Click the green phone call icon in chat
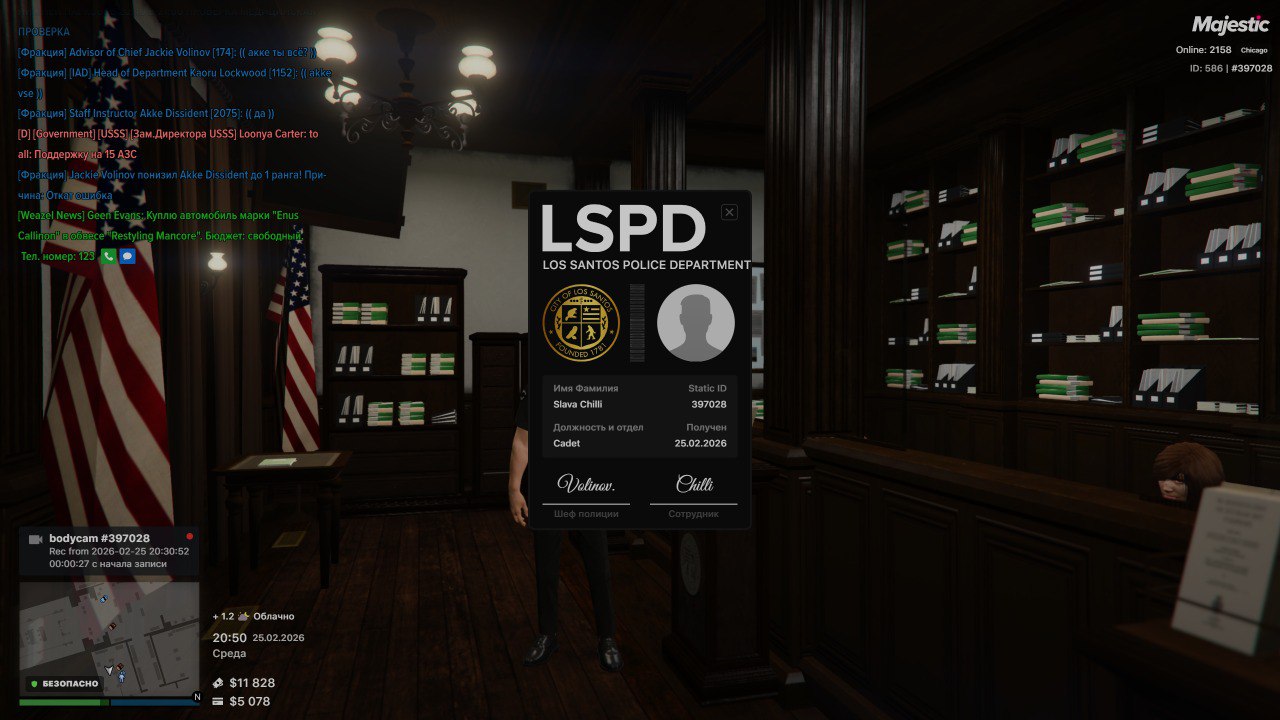Screen dimensions: 1280x720 [109, 256]
